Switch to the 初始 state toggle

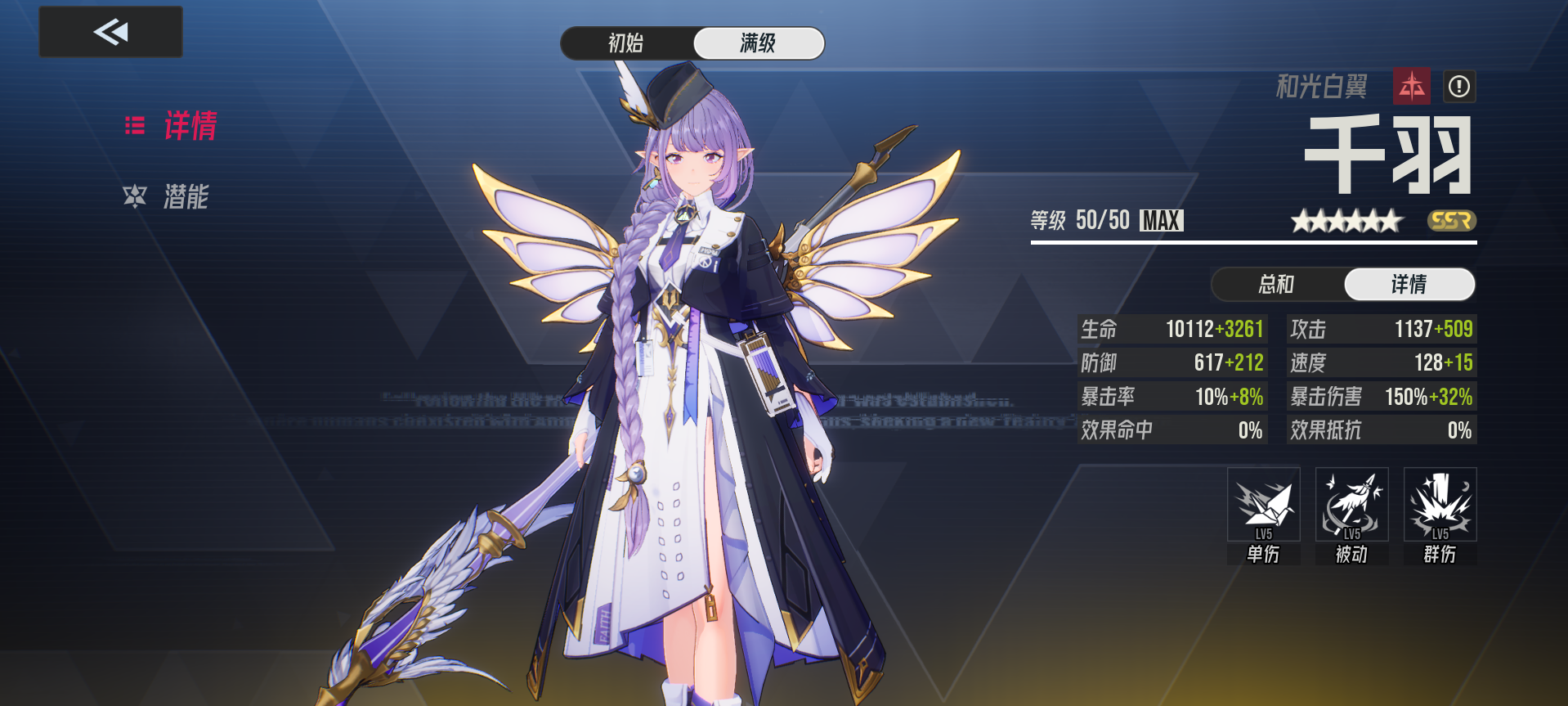click(627, 43)
